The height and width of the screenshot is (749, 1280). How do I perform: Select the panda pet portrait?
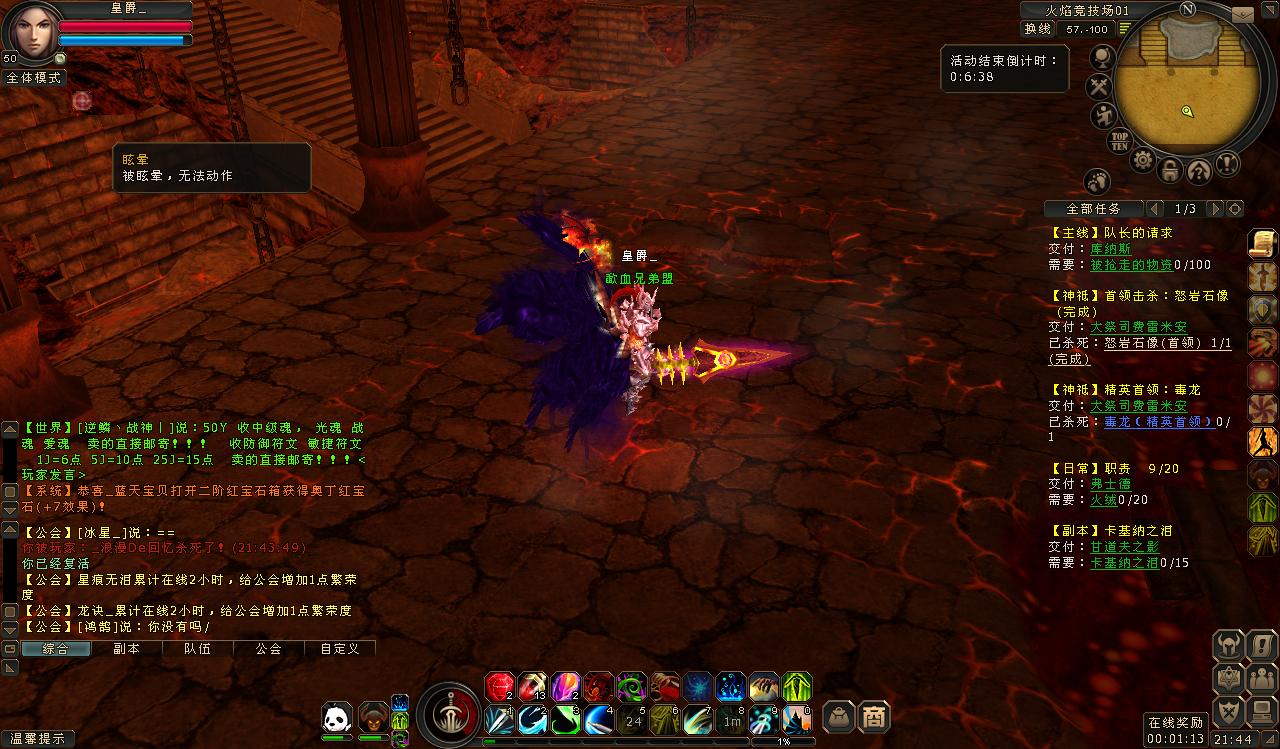(x=336, y=717)
